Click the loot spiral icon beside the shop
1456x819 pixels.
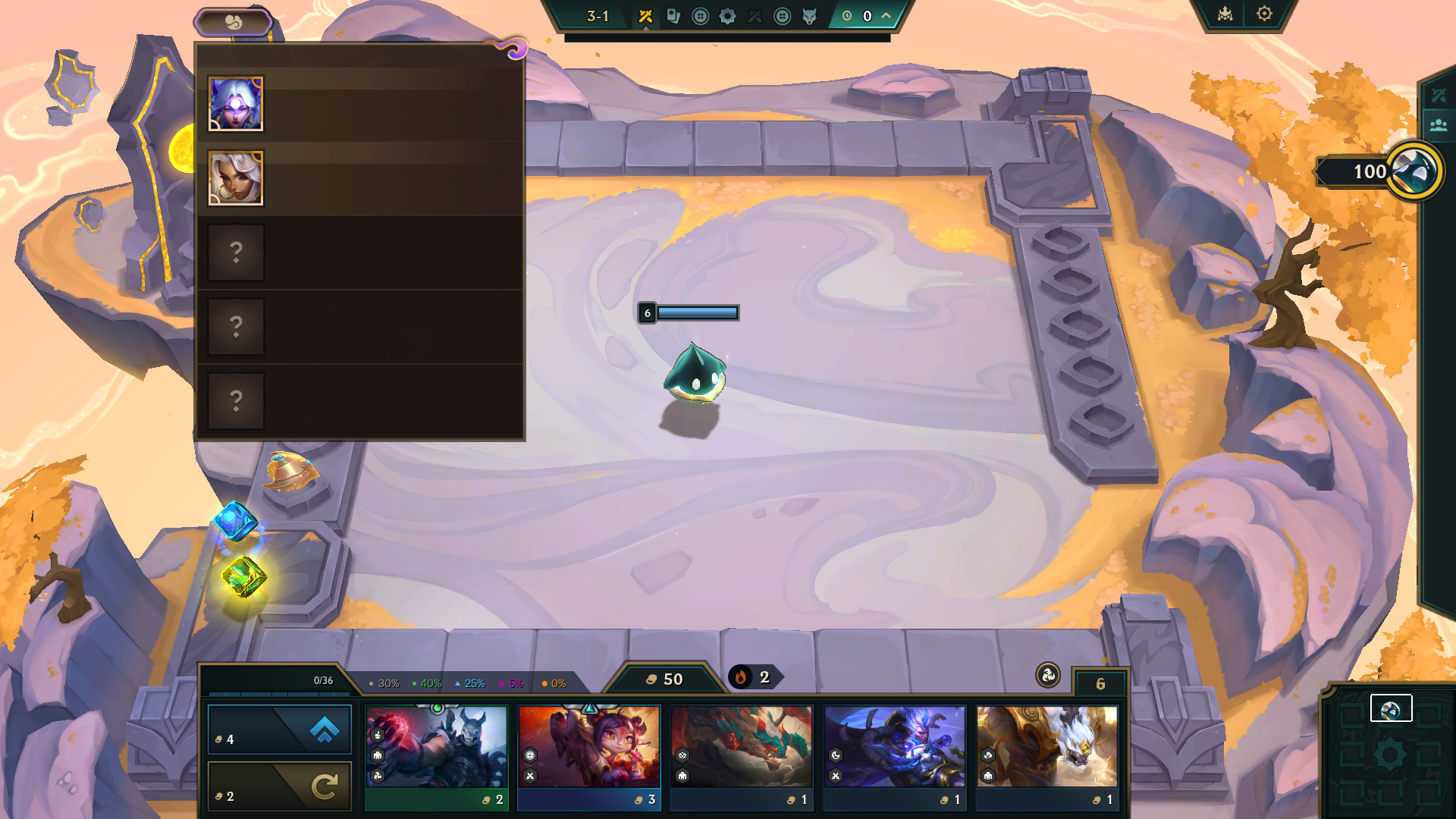point(1050,676)
